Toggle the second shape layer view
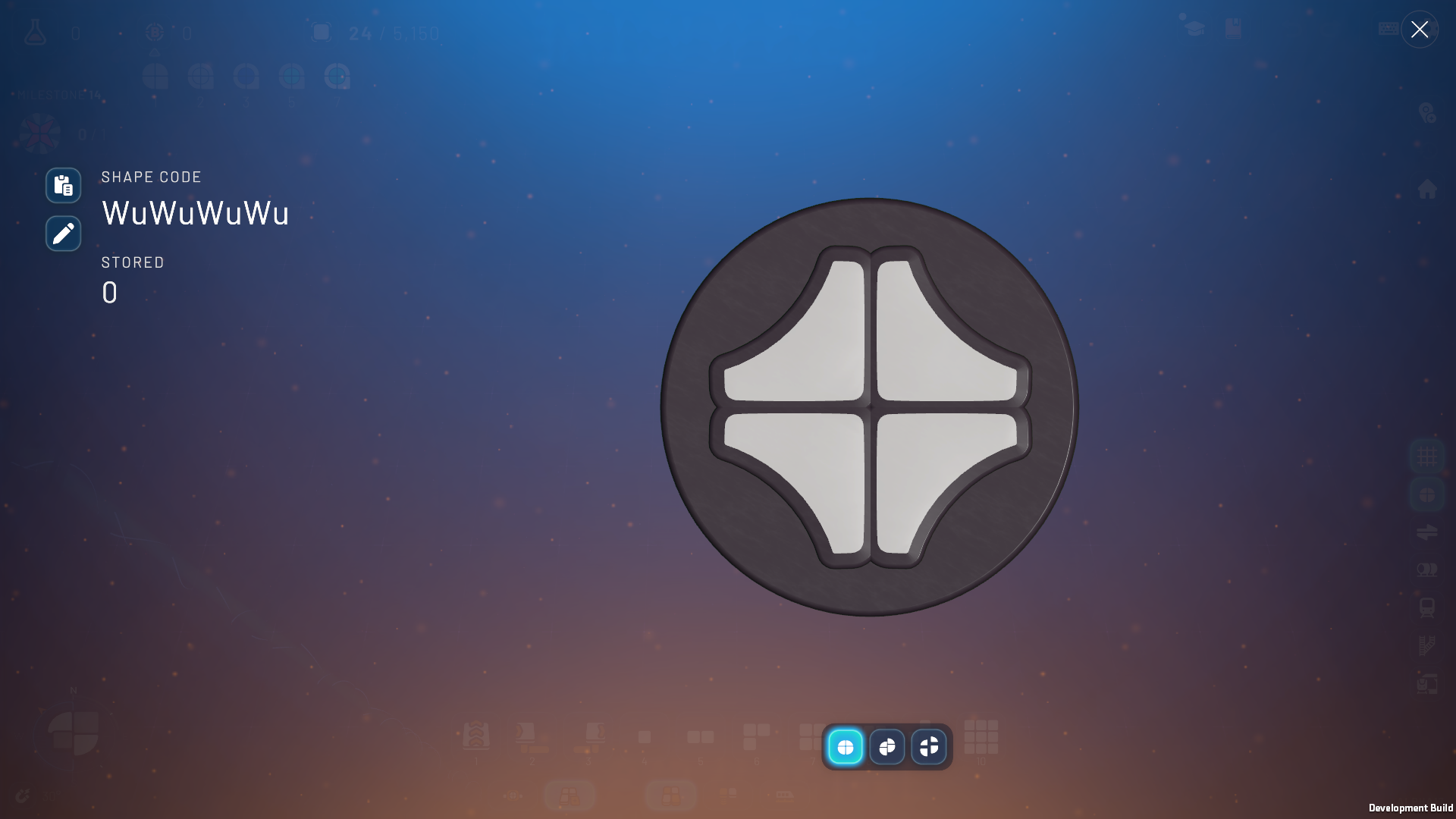The image size is (1456, 819). click(888, 747)
